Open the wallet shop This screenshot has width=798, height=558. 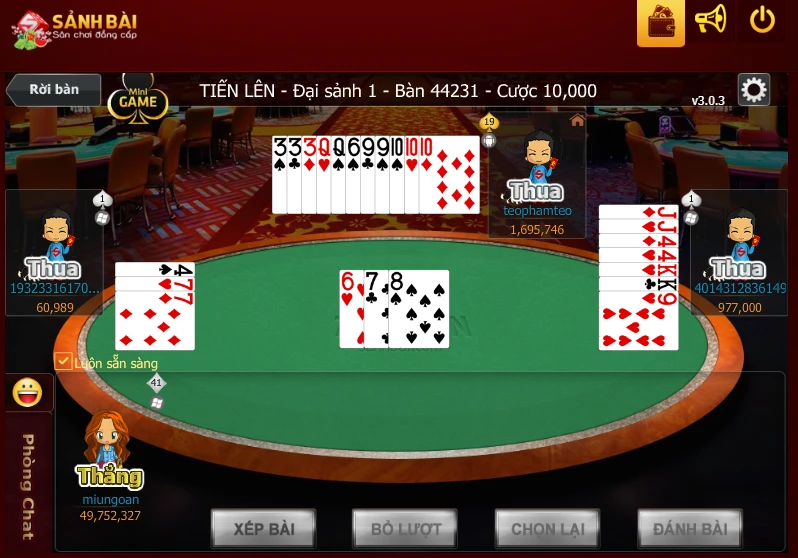click(x=660, y=21)
